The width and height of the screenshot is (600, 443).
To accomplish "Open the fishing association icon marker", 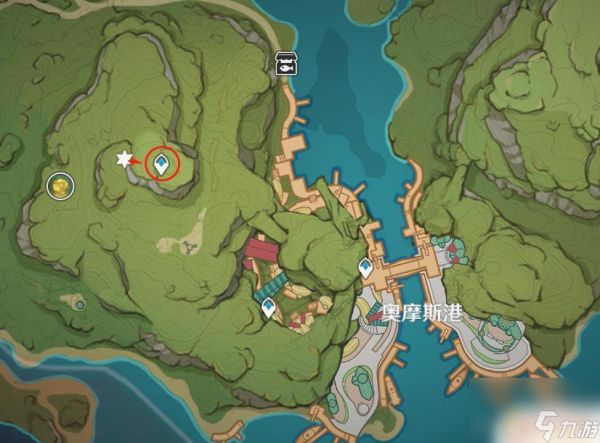I will pyautogui.click(x=284, y=64).
